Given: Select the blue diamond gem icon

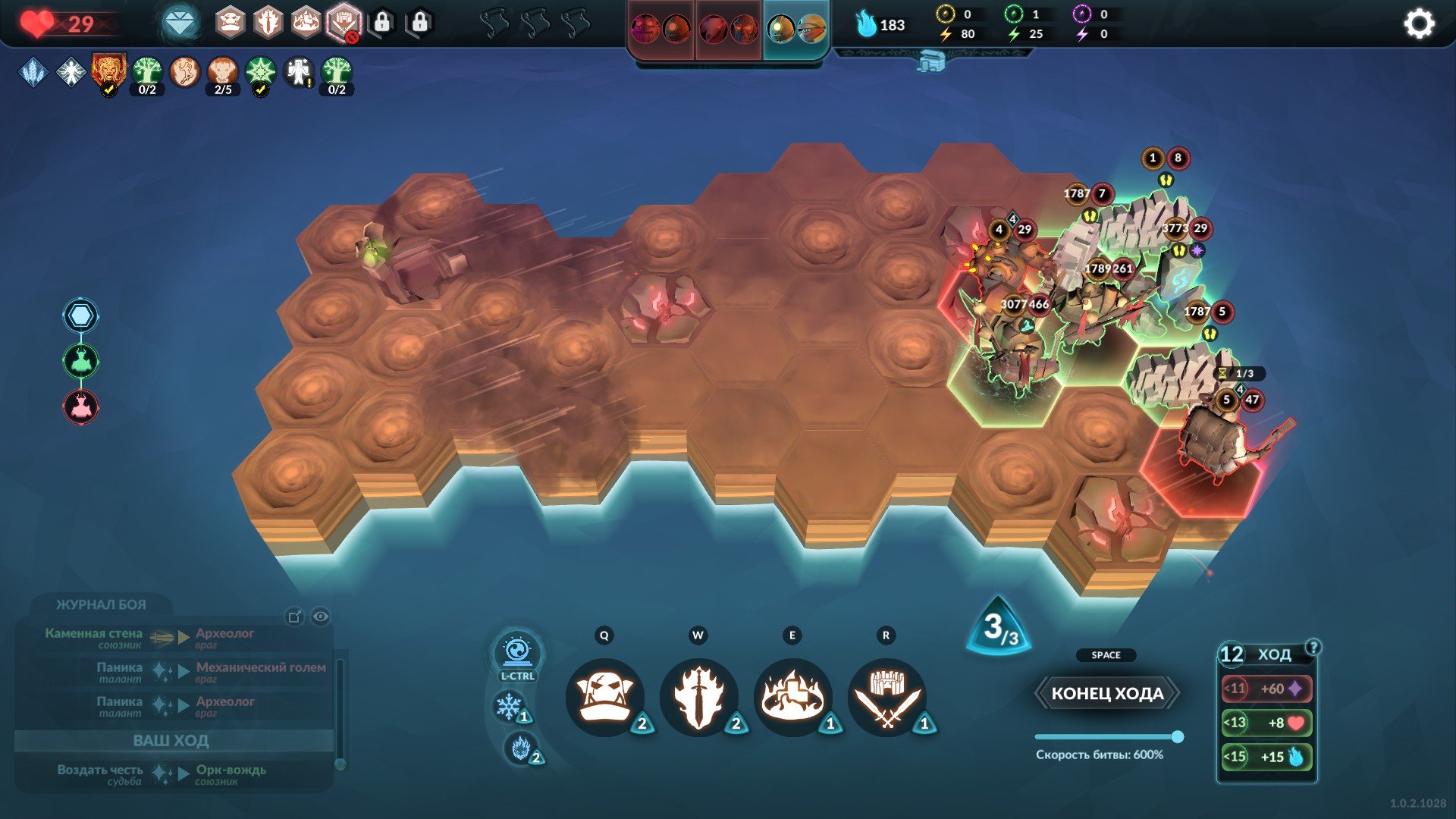Looking at the screenshot, I should (180, 24).
